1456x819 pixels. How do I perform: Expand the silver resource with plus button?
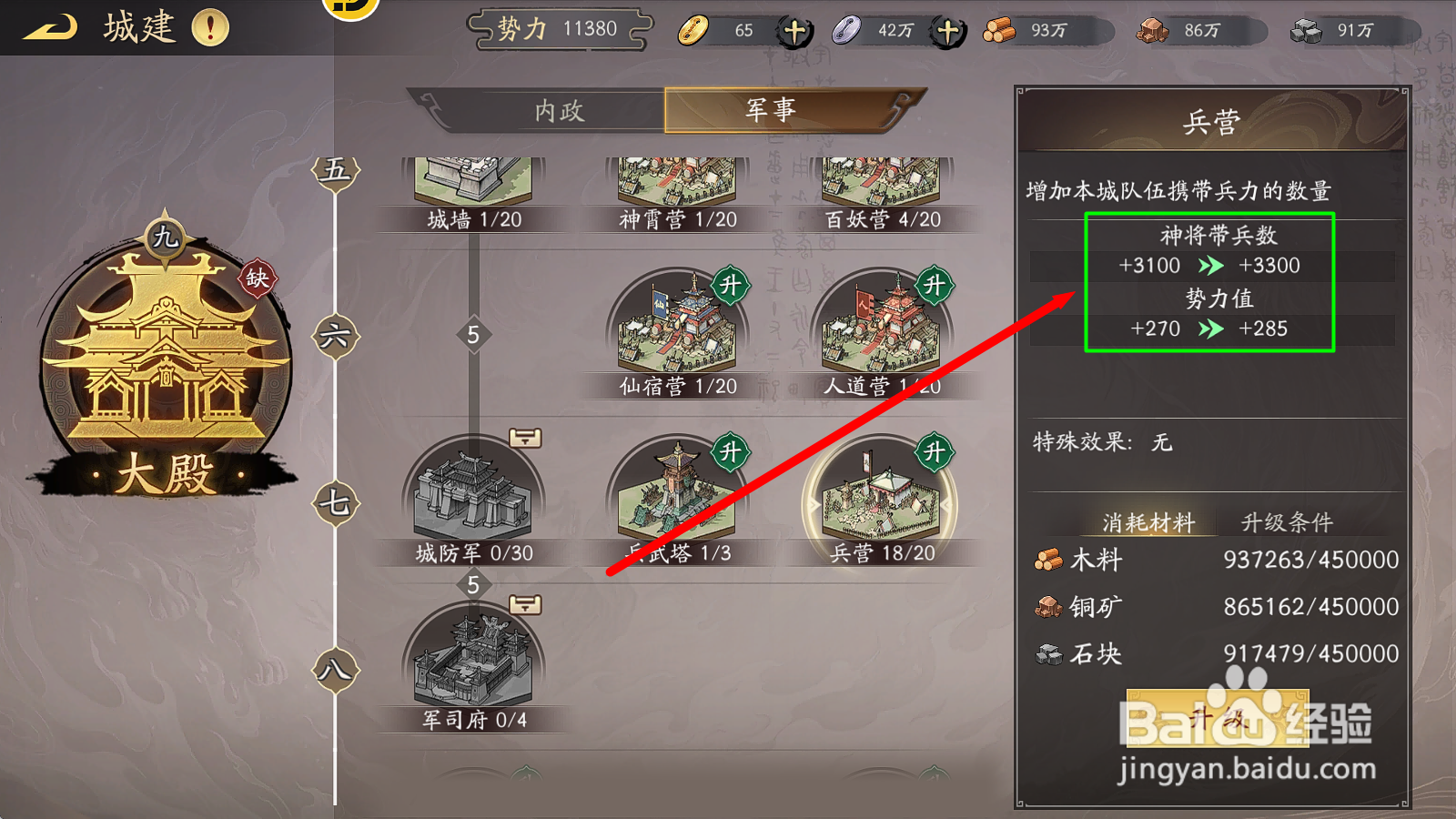click(x=946, y=30)
